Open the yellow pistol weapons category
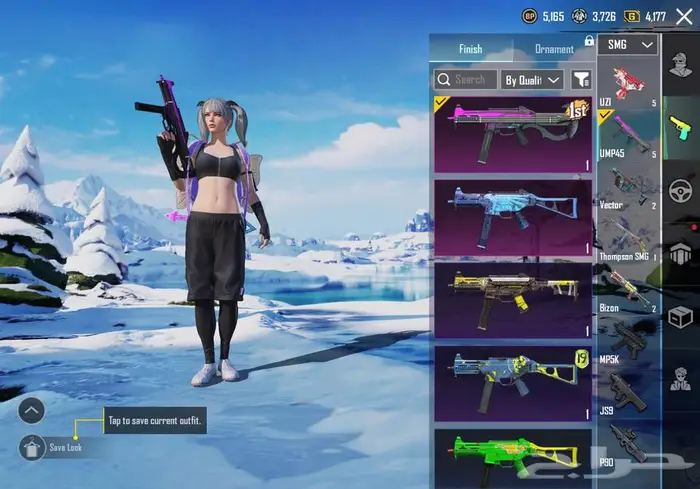Image resolution: width=700 pixels, height=489 pixels. (680, 128)
